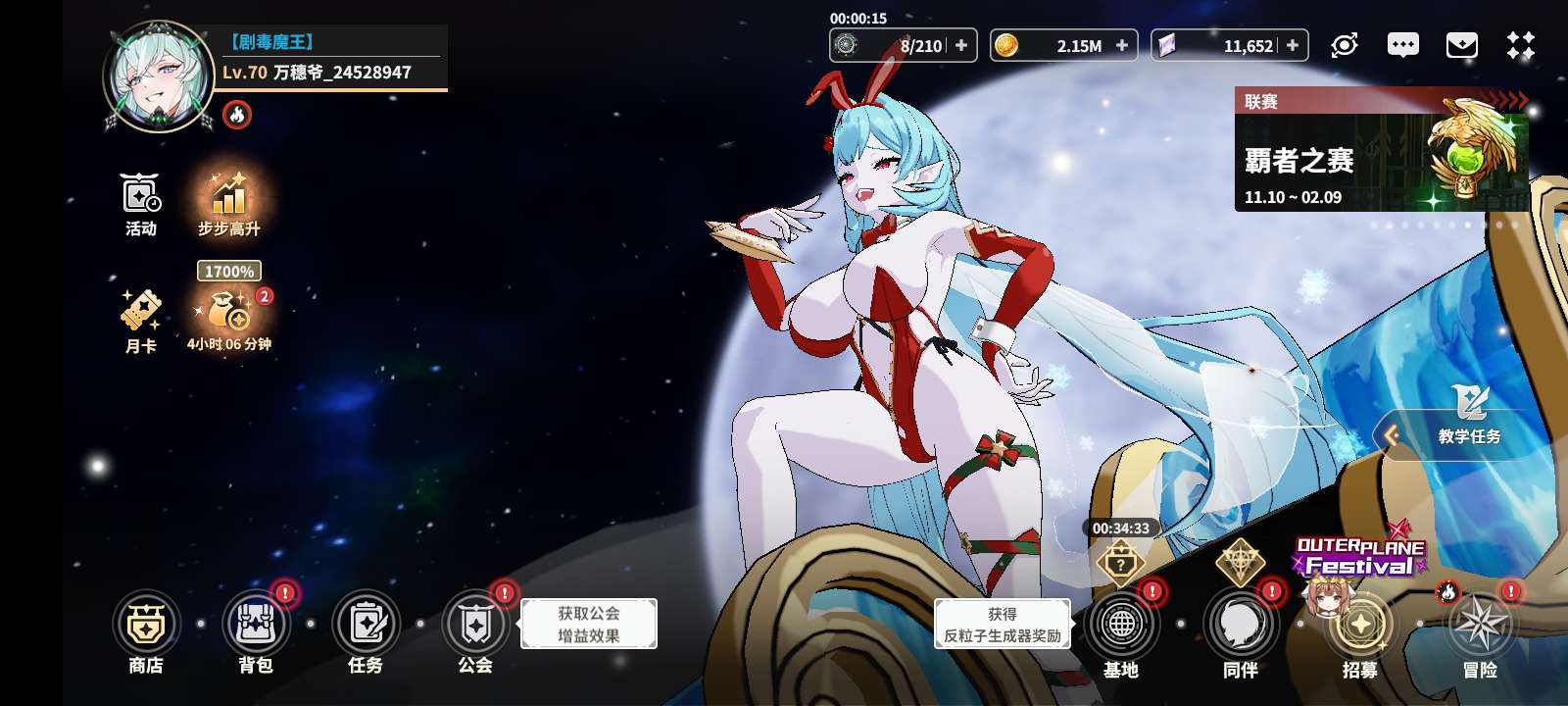Open the 任务 missions menu
This screenshot has height=706, width=1568.
(366, 625)
